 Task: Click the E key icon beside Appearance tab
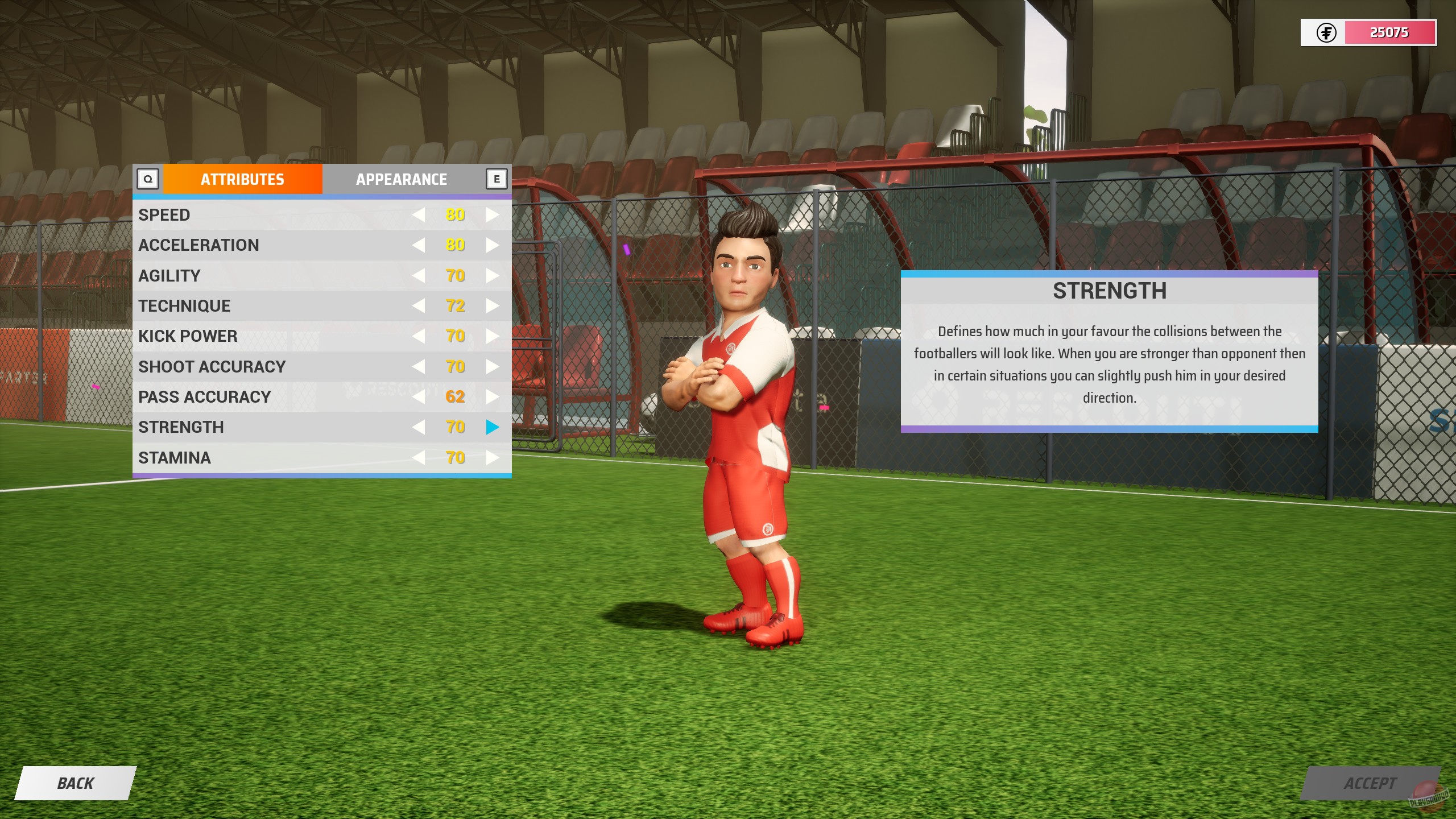tap(497, 179)
